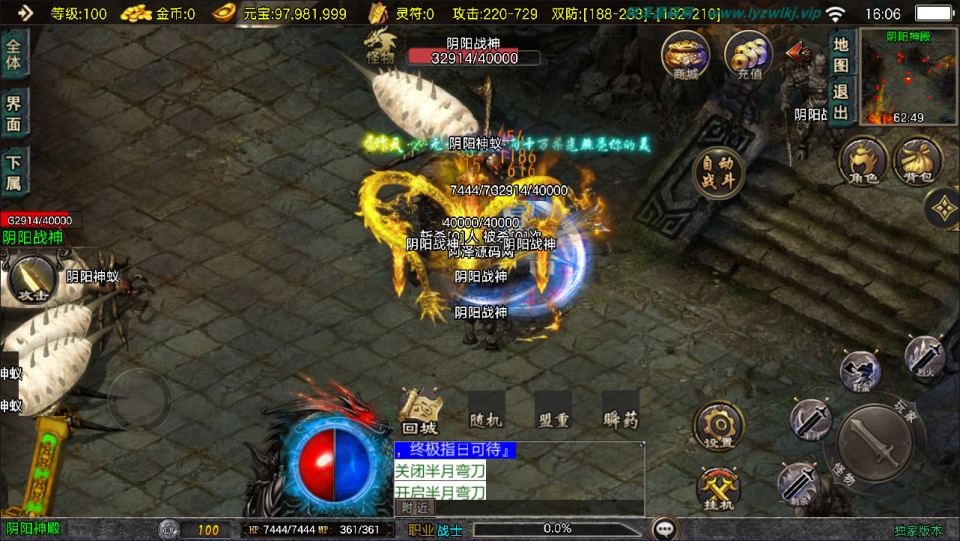
Task: Open the 背包 backpack
Action: click(x=916, y=163)
